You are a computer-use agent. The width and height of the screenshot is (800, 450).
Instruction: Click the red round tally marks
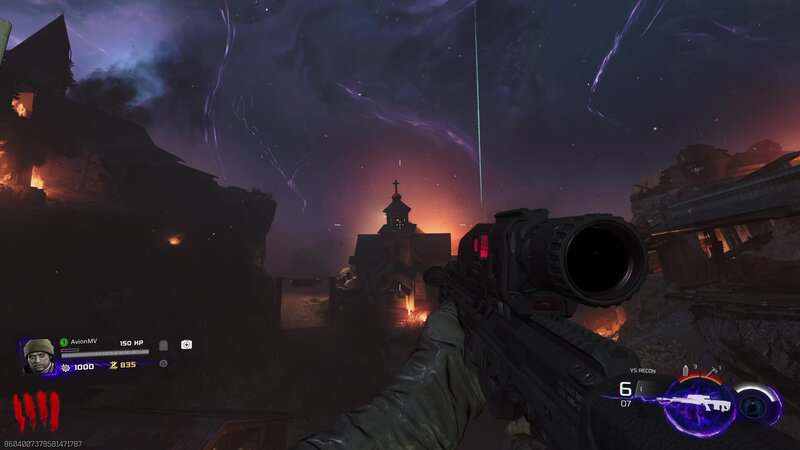36,411
